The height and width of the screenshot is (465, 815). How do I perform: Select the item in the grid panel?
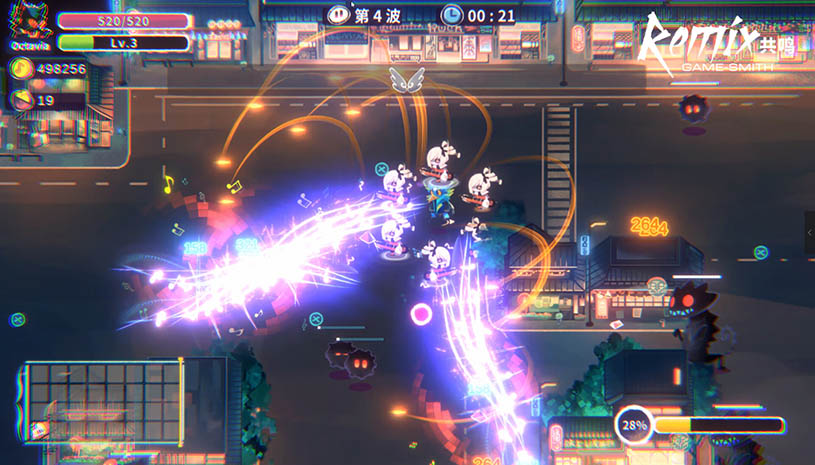(40, 429)
